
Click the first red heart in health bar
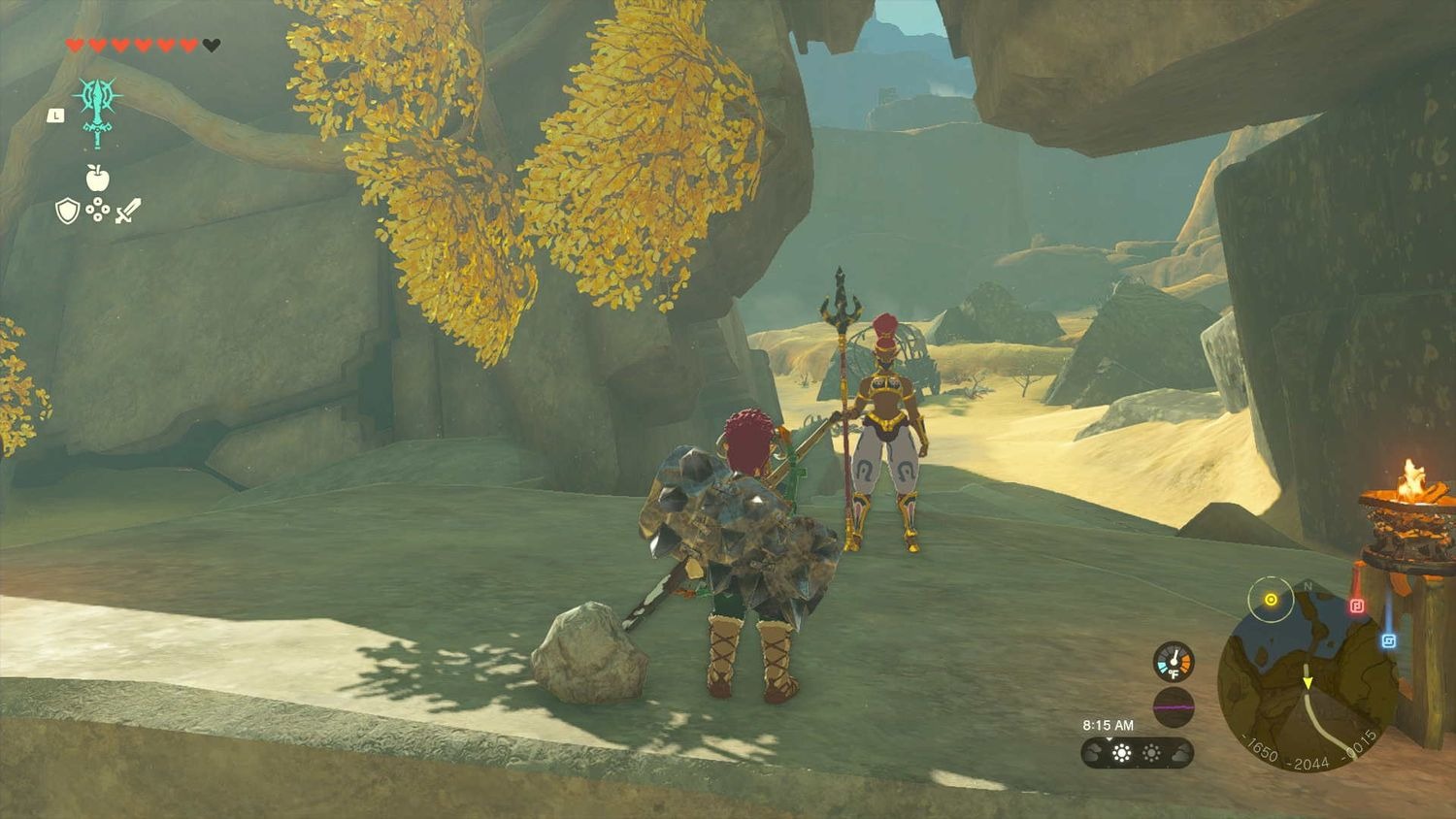[x=73, y=43]
